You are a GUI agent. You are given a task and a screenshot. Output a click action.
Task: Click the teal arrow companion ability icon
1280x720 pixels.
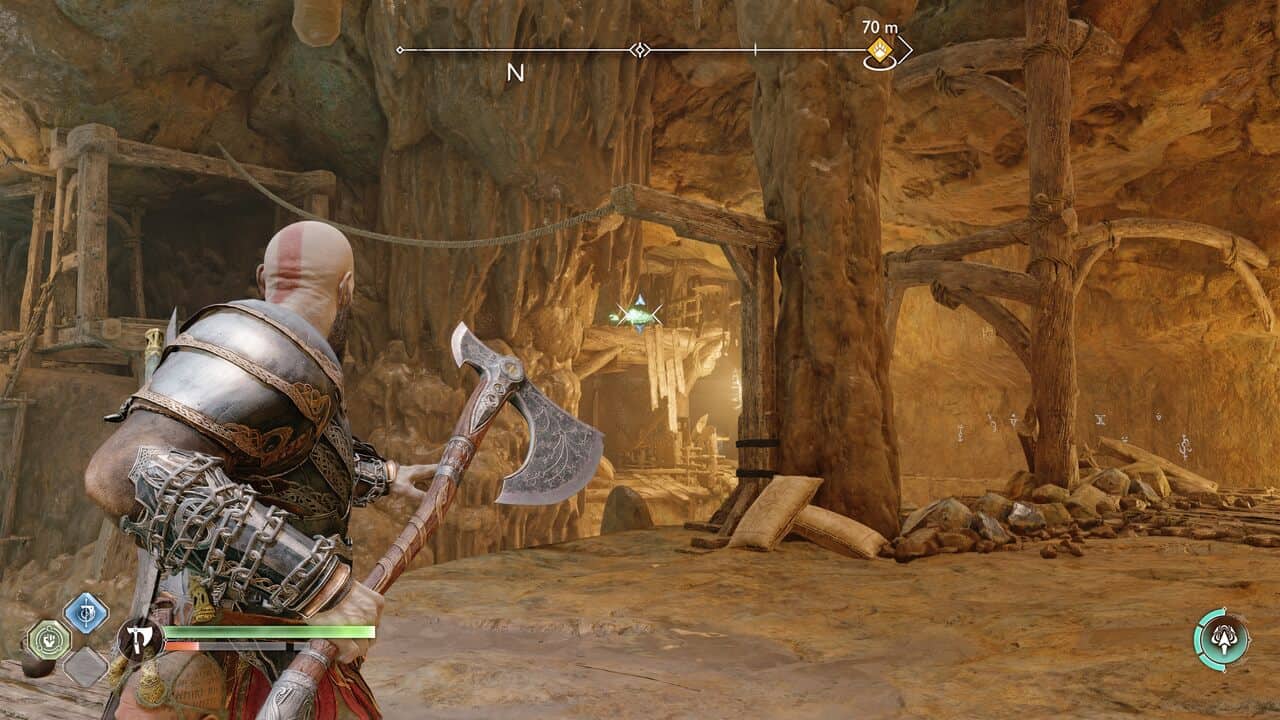[x=1223, y=639]
